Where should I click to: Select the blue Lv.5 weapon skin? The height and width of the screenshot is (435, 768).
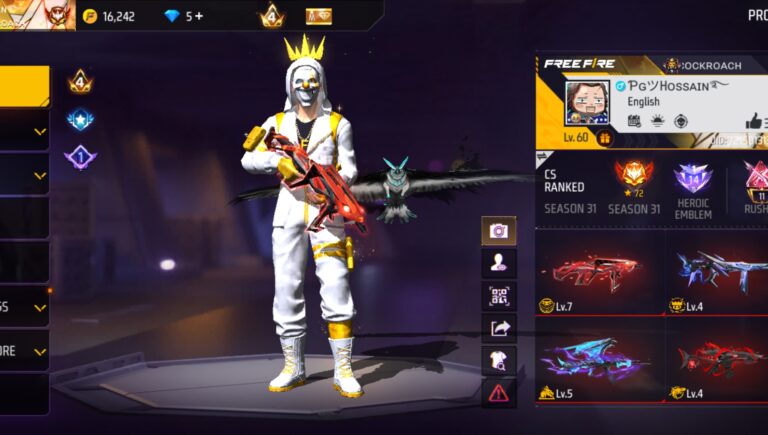598,360
